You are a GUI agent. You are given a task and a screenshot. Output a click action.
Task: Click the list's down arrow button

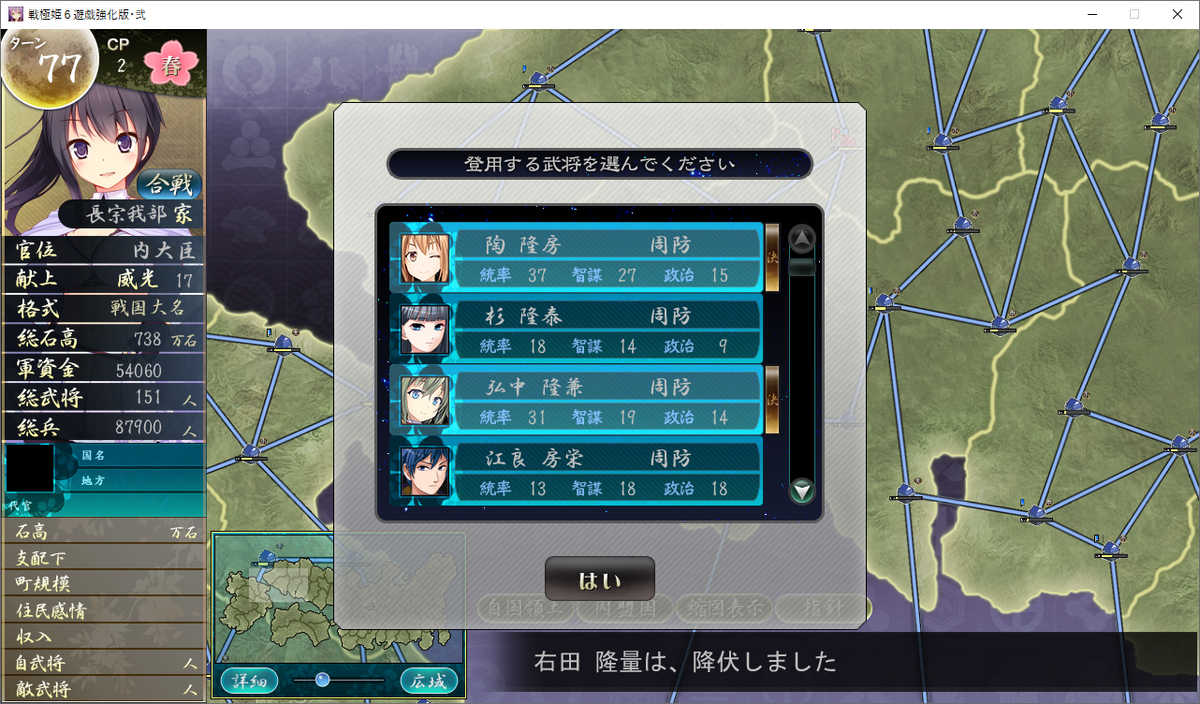coord(802,491)
